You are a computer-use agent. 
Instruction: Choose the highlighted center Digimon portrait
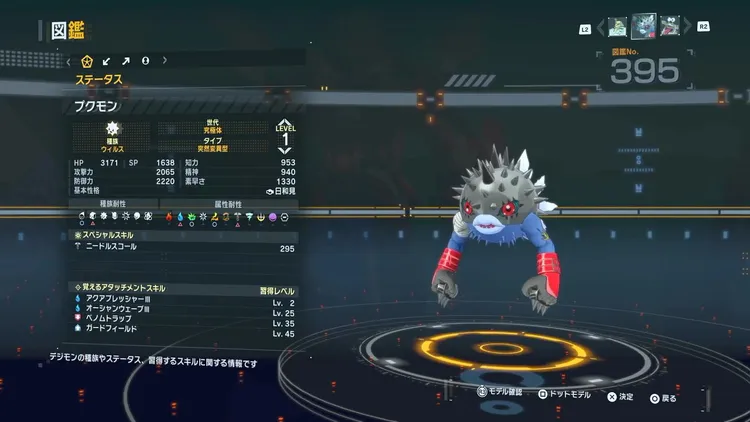[x=643, y=25]
